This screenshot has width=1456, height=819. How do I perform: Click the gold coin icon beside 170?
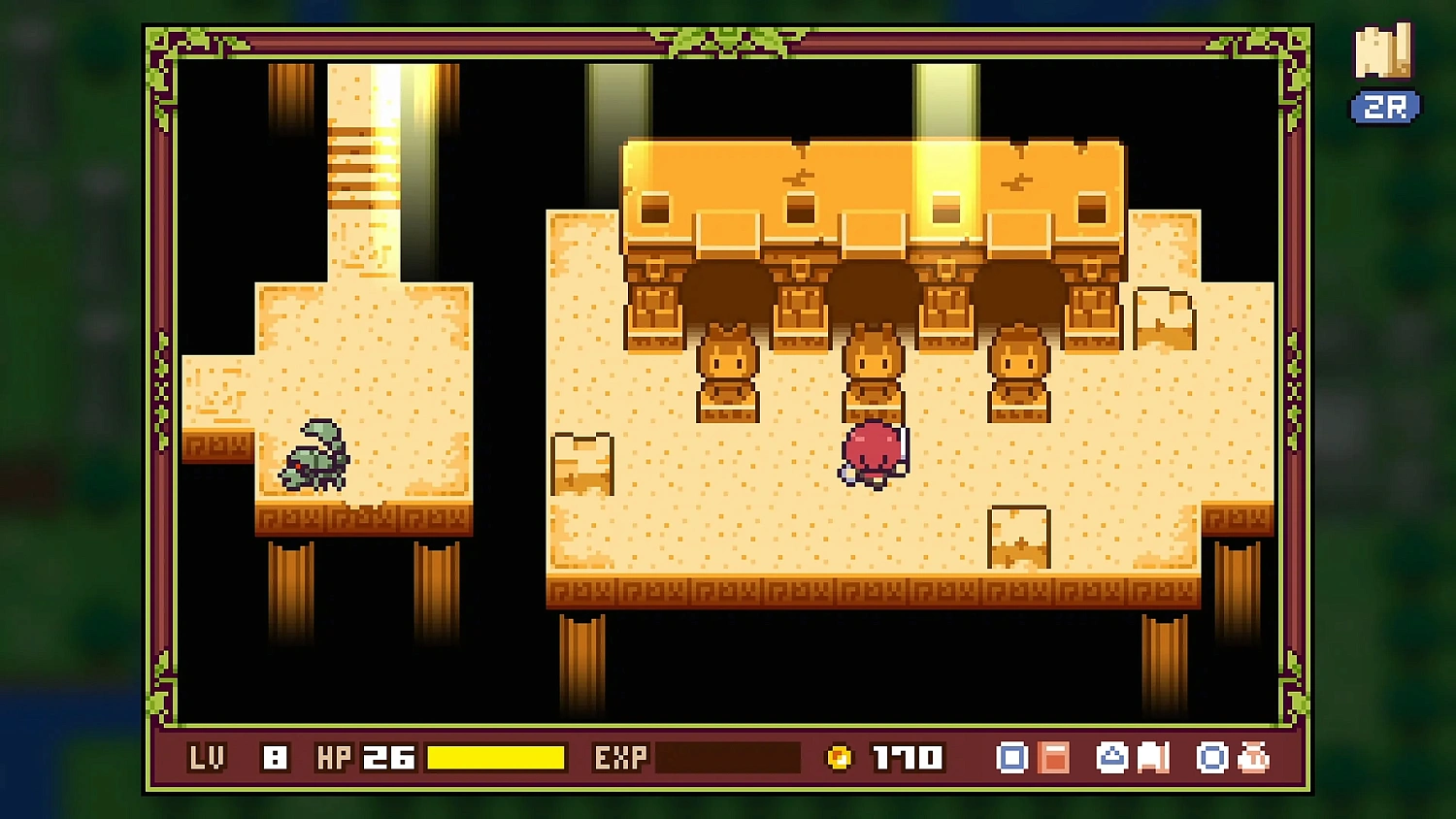point(839,757)
